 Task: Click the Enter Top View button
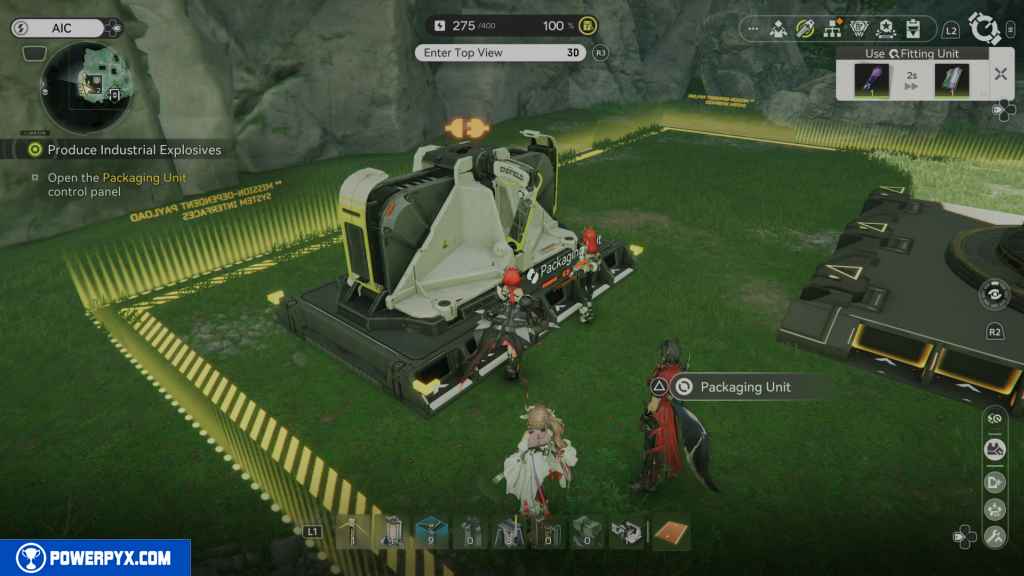tap(500, 53)
